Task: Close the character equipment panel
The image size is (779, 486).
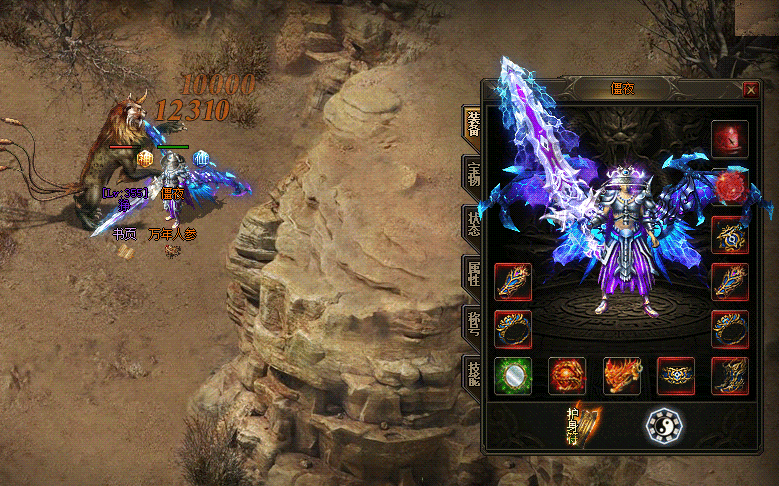Action: pyautogui.click(x=751, y=89)
